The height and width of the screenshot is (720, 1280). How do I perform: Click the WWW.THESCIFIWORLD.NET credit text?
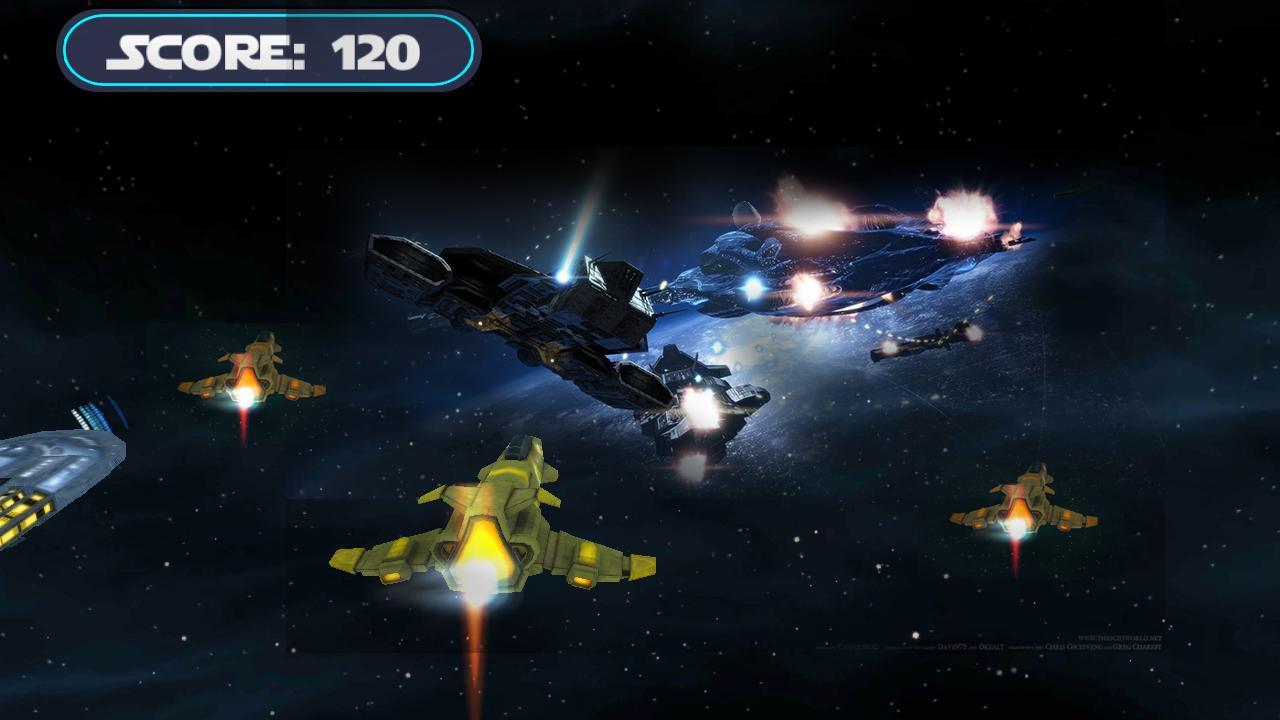(x=1119, y=638)
